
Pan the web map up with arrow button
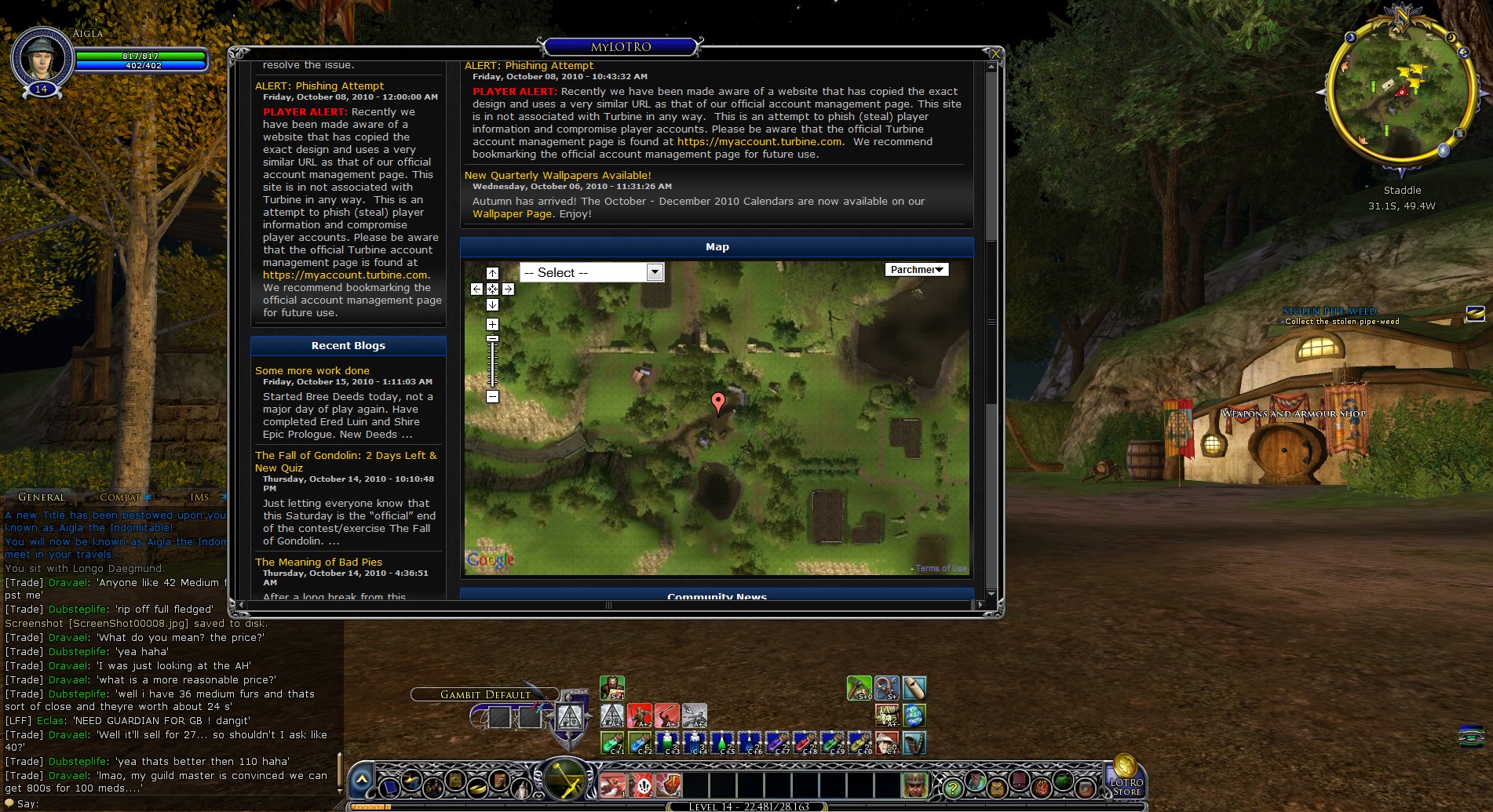coord(492,273)
